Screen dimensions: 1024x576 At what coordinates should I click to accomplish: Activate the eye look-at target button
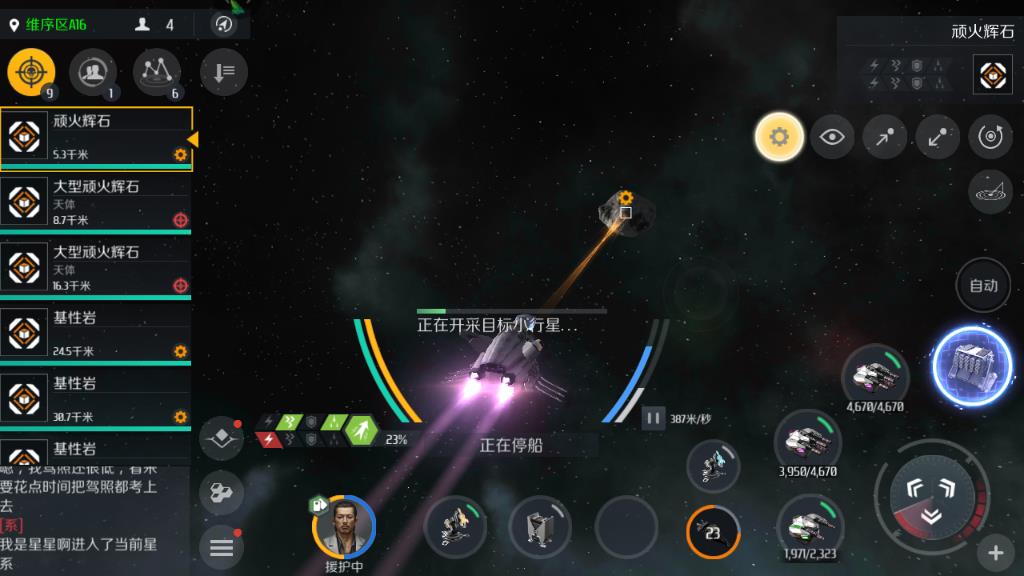832,137
